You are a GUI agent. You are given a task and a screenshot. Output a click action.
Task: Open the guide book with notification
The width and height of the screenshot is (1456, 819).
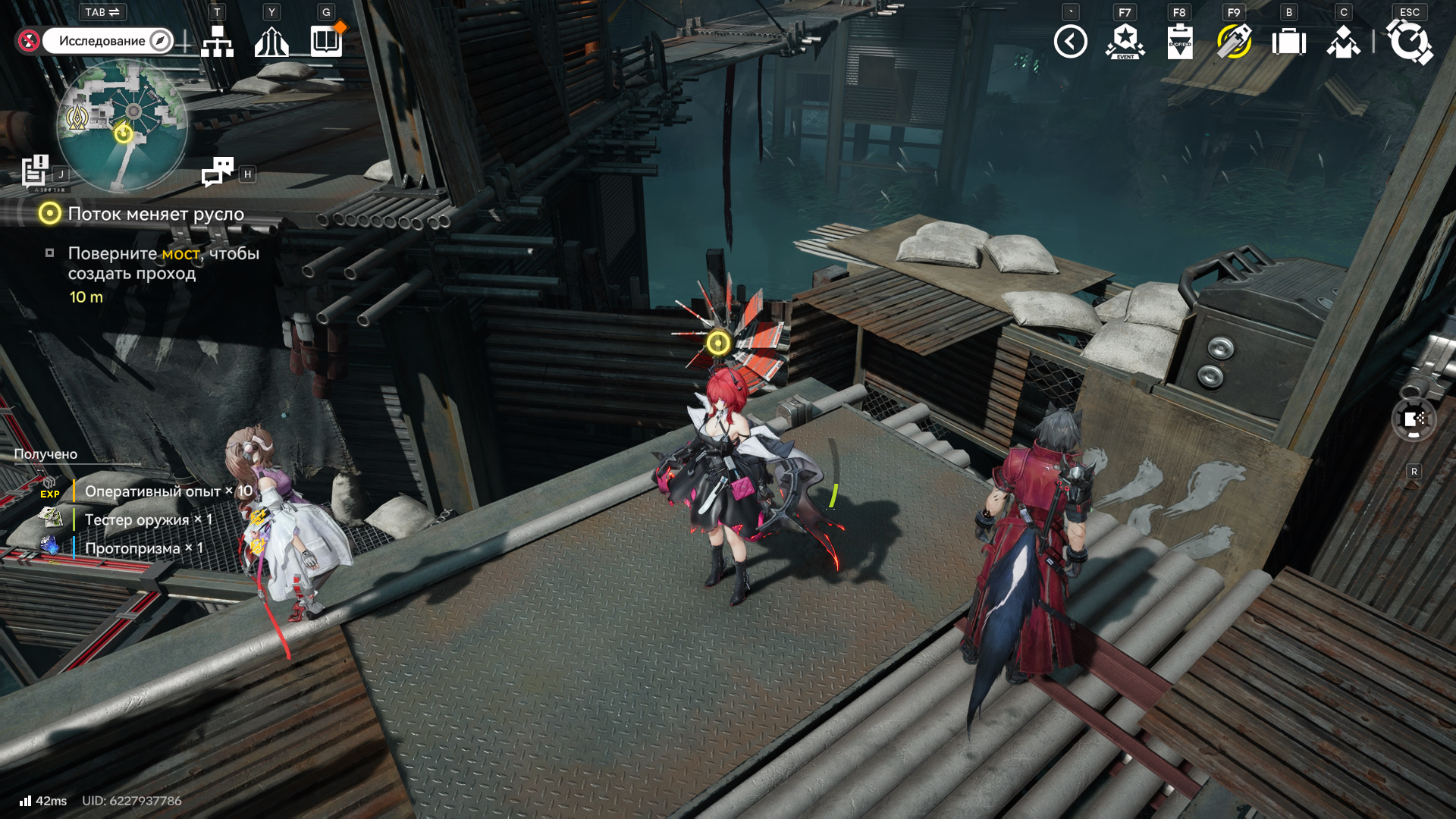point(327,42)
